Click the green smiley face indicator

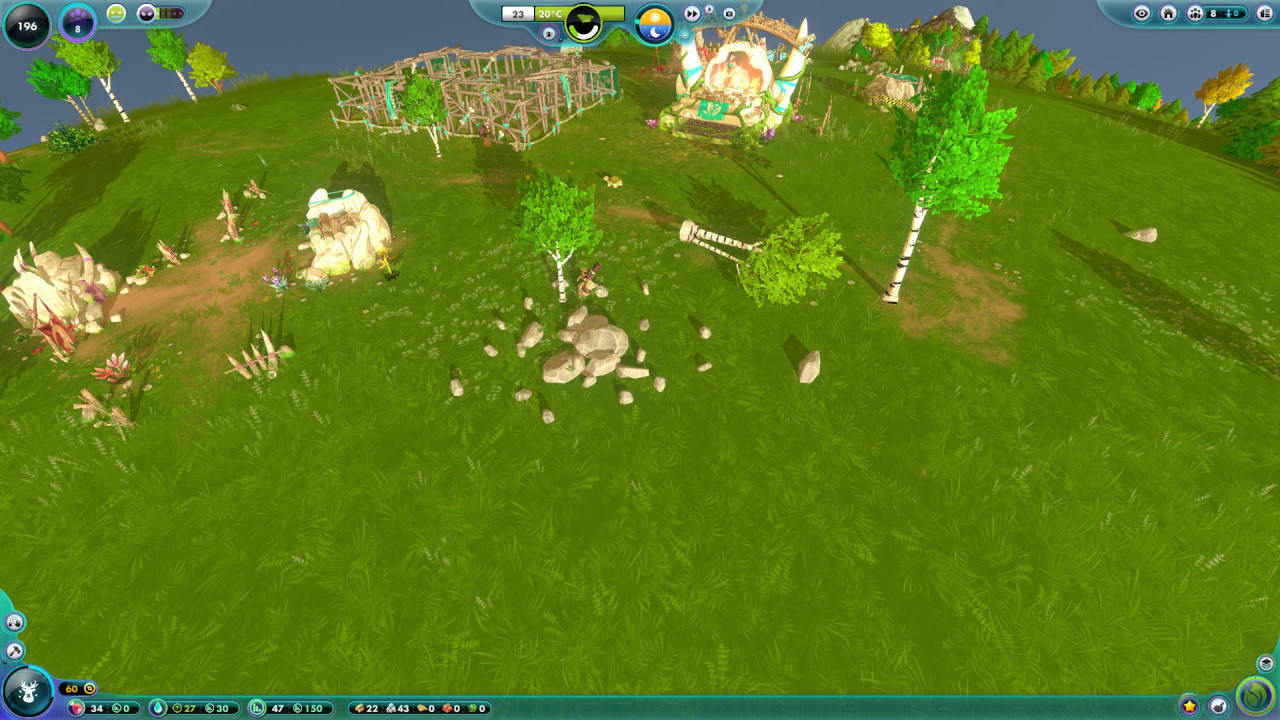(x=116, y=14)
